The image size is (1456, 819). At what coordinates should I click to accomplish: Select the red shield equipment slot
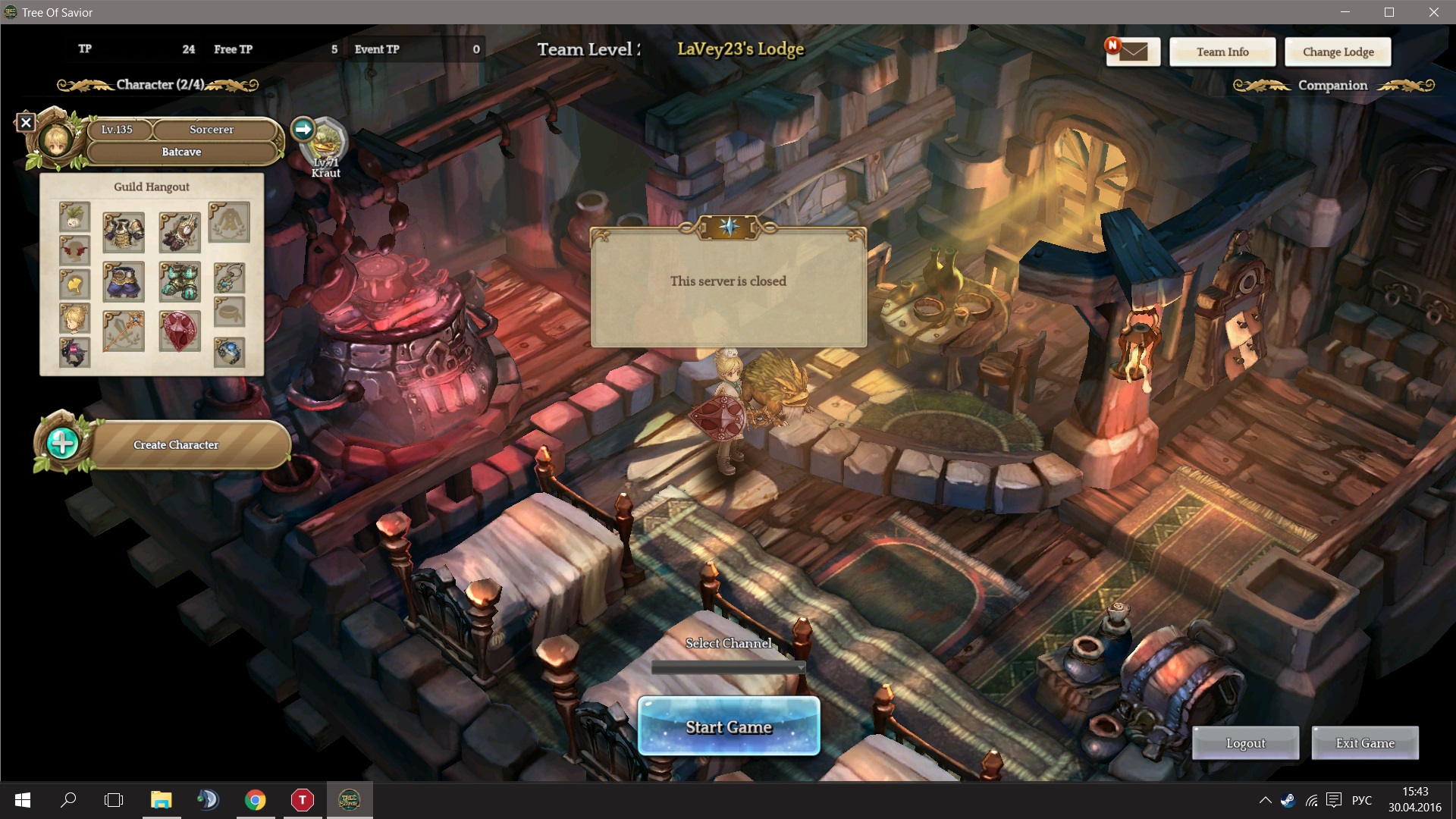[180, 331]
